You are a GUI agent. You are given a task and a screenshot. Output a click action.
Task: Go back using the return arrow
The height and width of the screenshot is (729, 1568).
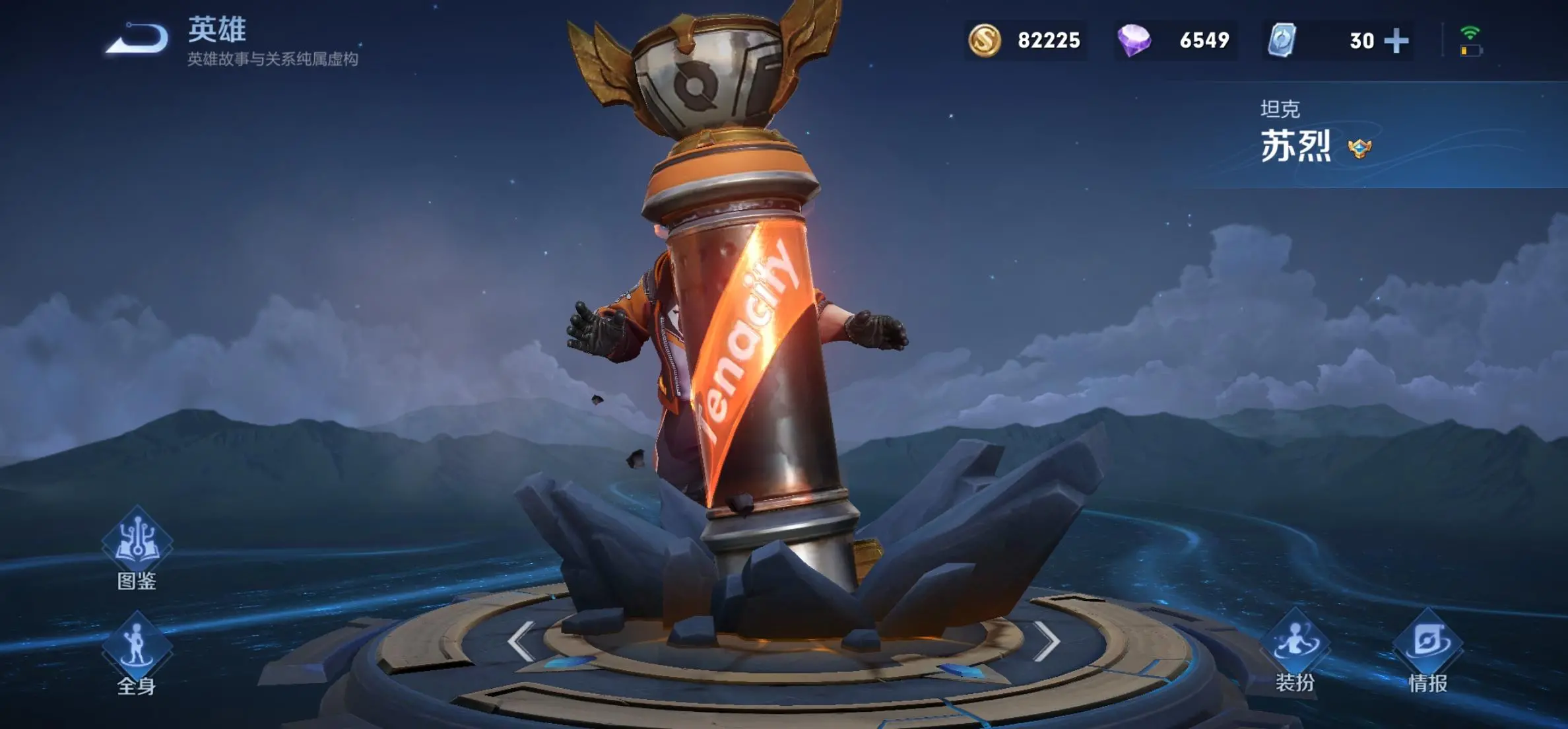pos(137,38)
